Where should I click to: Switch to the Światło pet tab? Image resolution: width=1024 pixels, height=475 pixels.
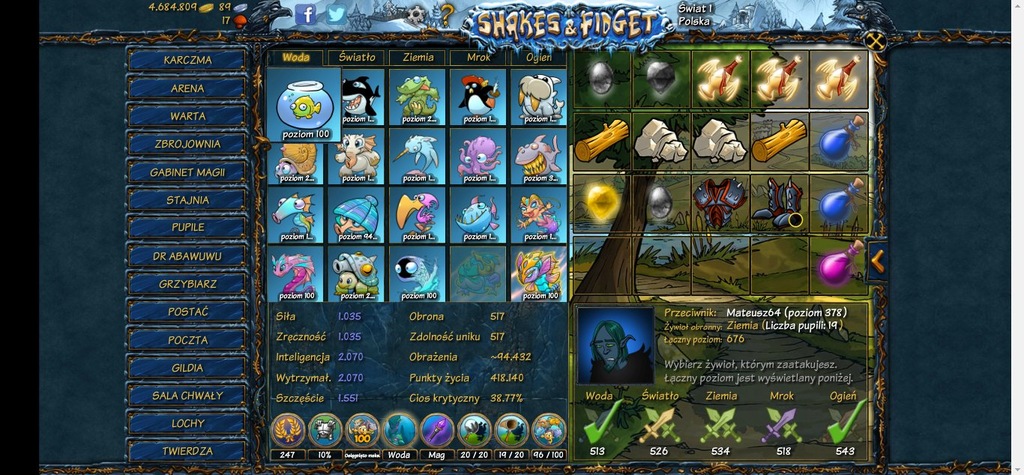tap(356, 58)
